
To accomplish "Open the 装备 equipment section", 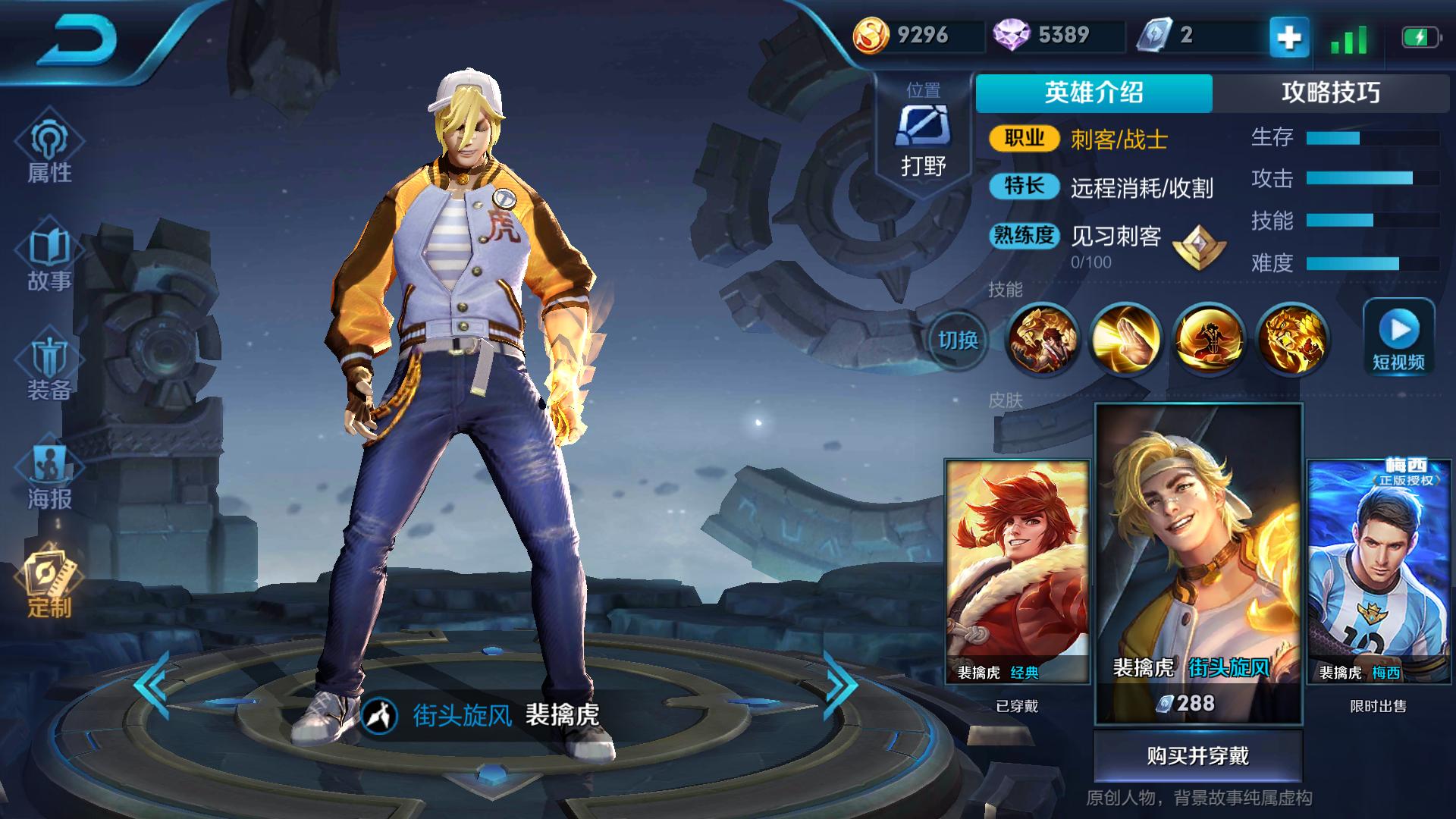I will click(49, 369).
